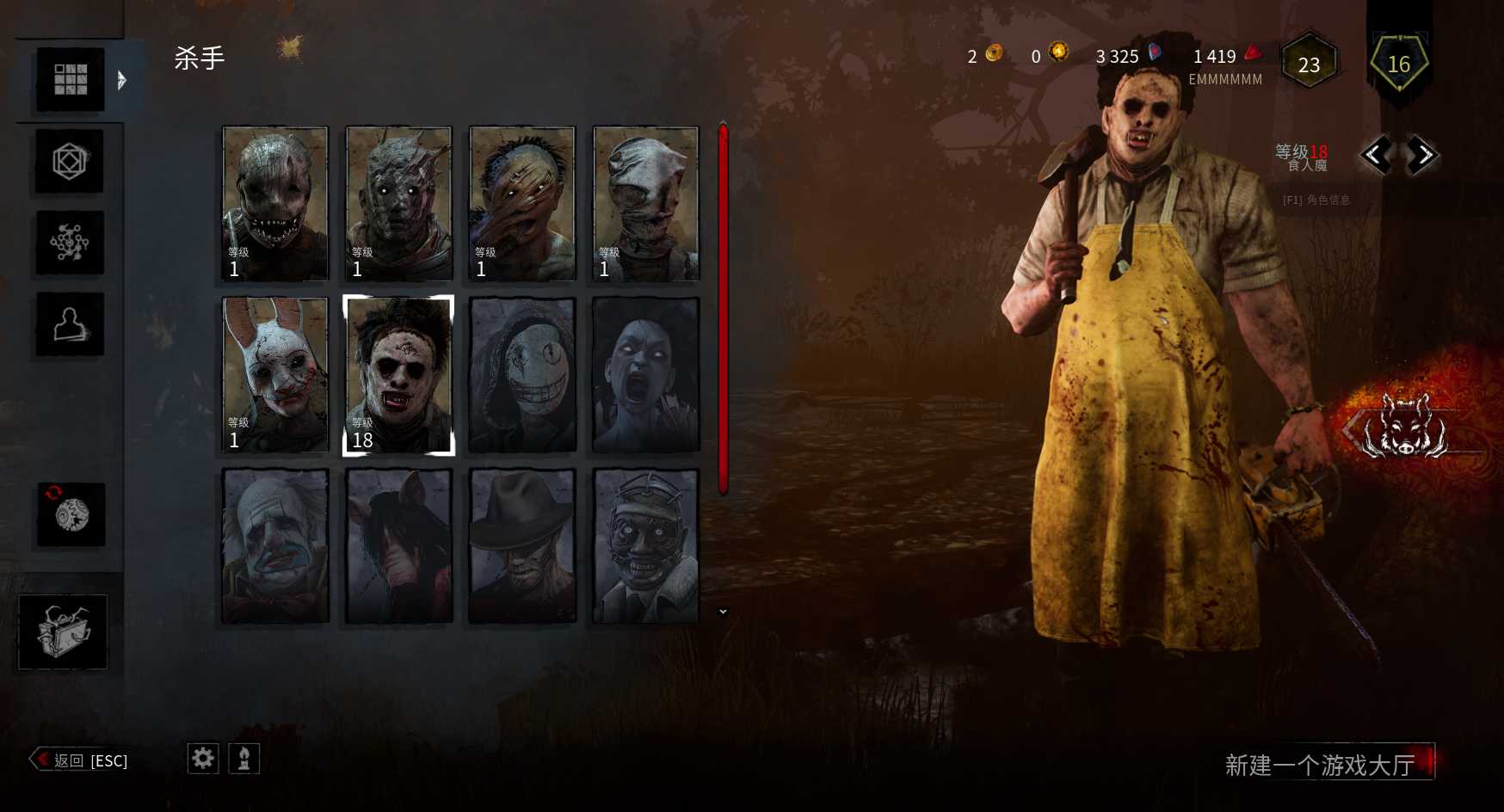Choose the fedora-wearing Nightmare killer
The height and width of the screenshot is (812, 1504).
[x=522, y=545]
